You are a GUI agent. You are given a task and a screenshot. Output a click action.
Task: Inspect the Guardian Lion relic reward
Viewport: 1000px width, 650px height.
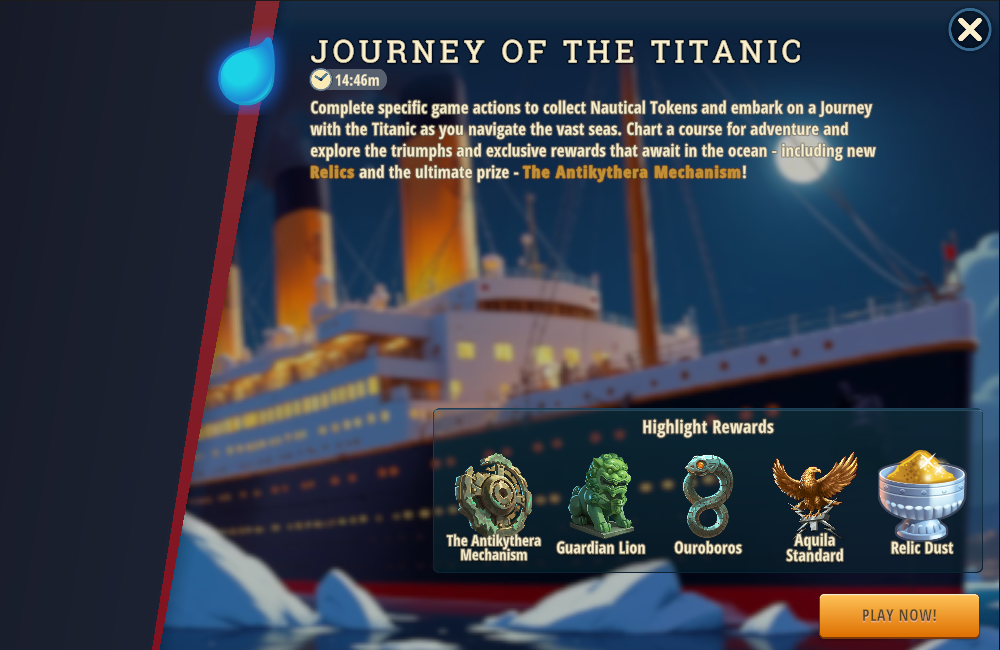(601, 496)
